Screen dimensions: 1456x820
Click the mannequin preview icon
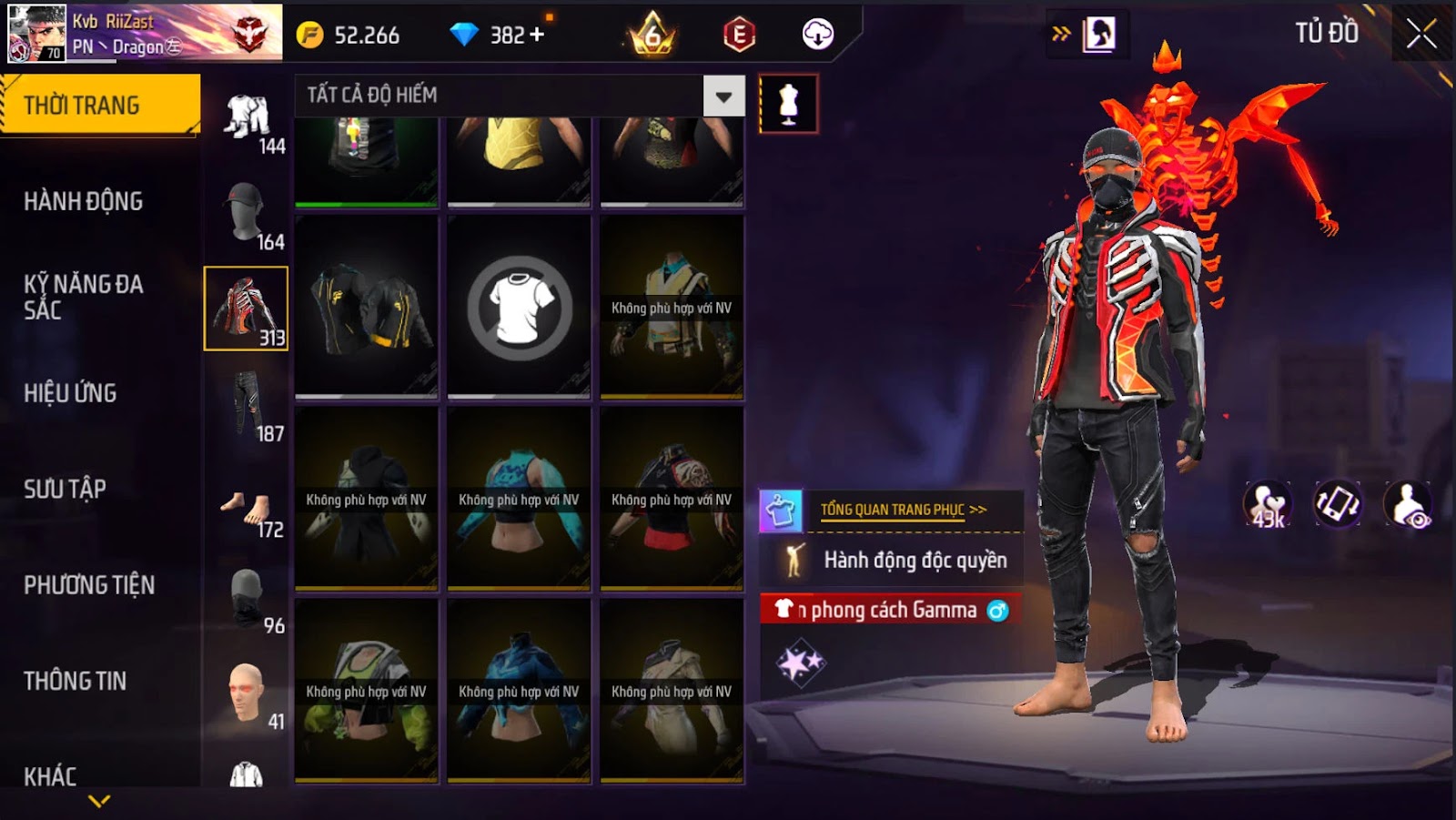pyautogui.click(x=788, y=104)
